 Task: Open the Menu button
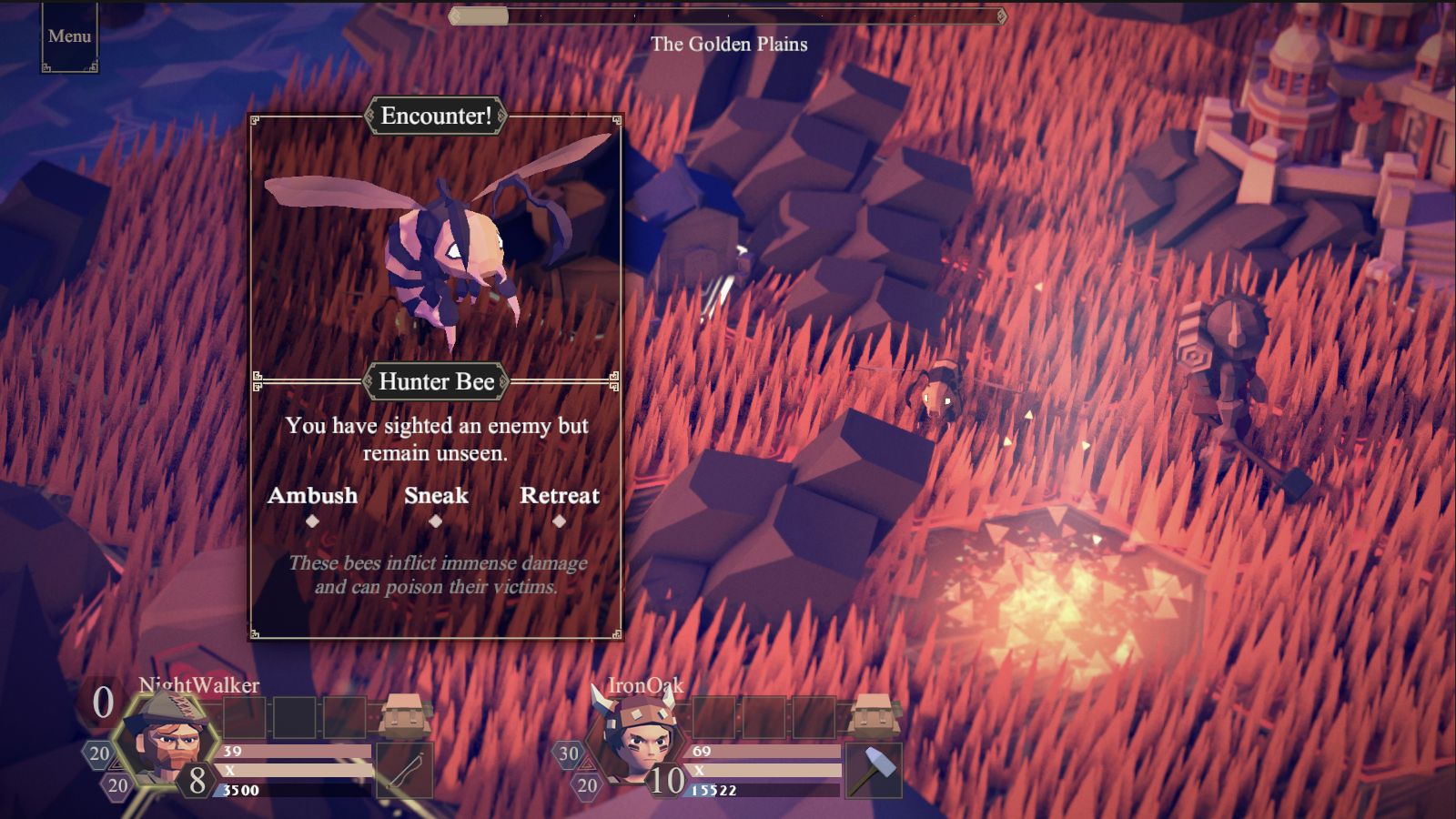[69, 36]
